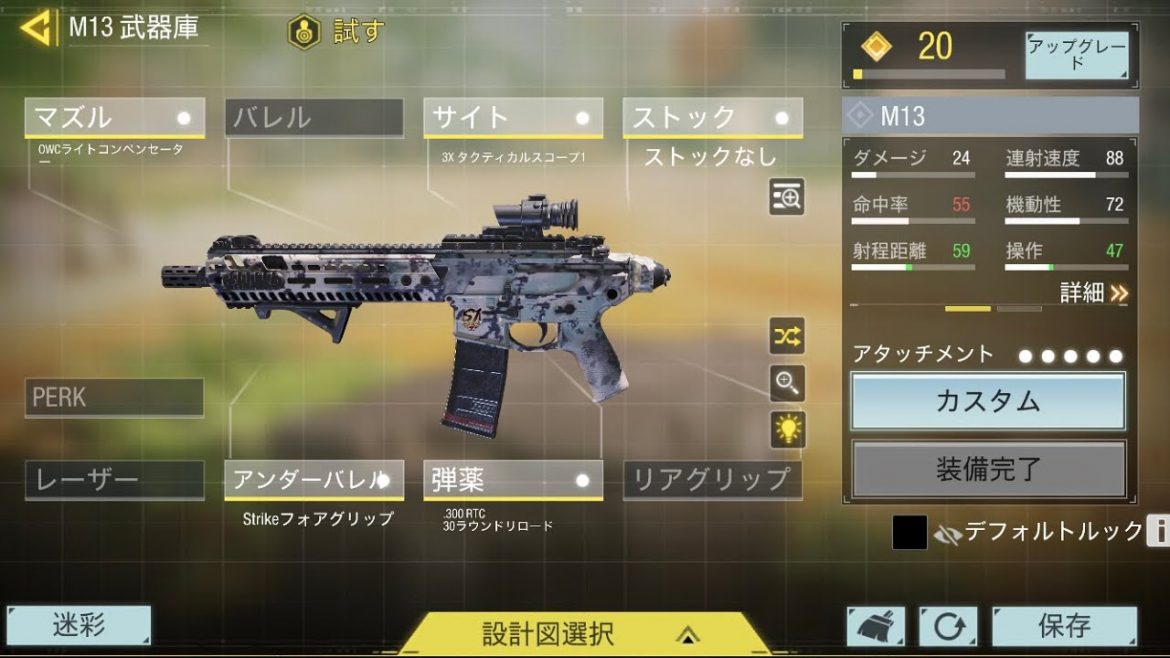Click the アップグレード upgrade button
Image resolution: width=1170 pixels, height=658 pixels.
point(1076,55)
